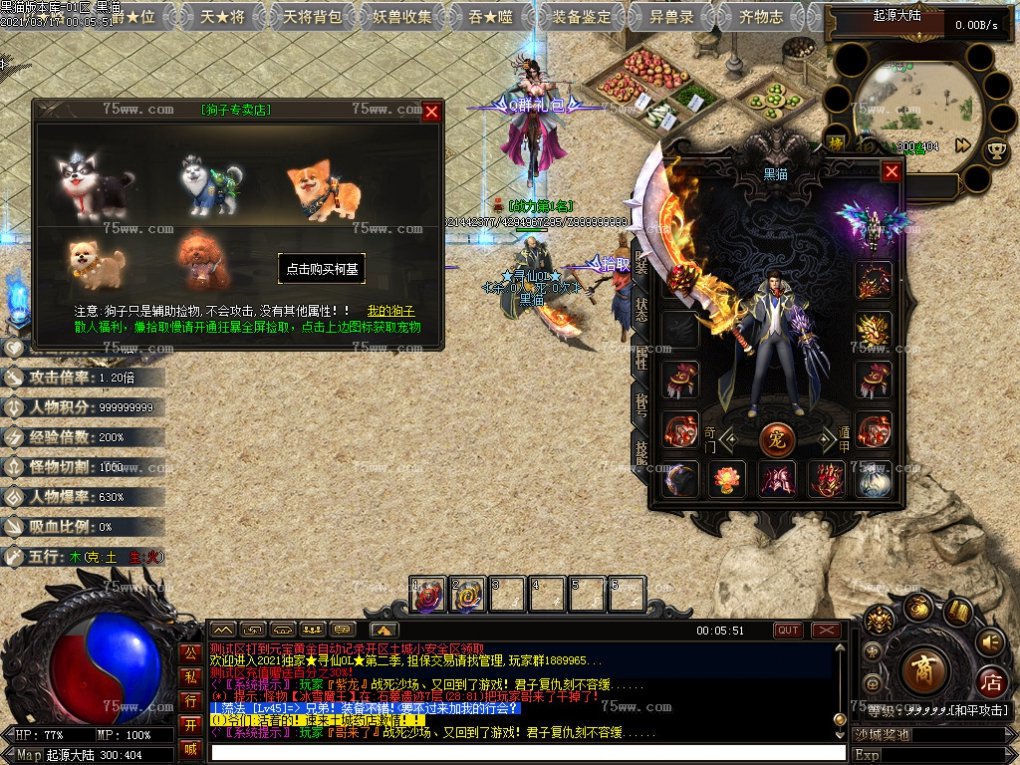Switch to the 状态 tab
The height and width of the screenshot is (765, 1020).
tap(641, 312)
